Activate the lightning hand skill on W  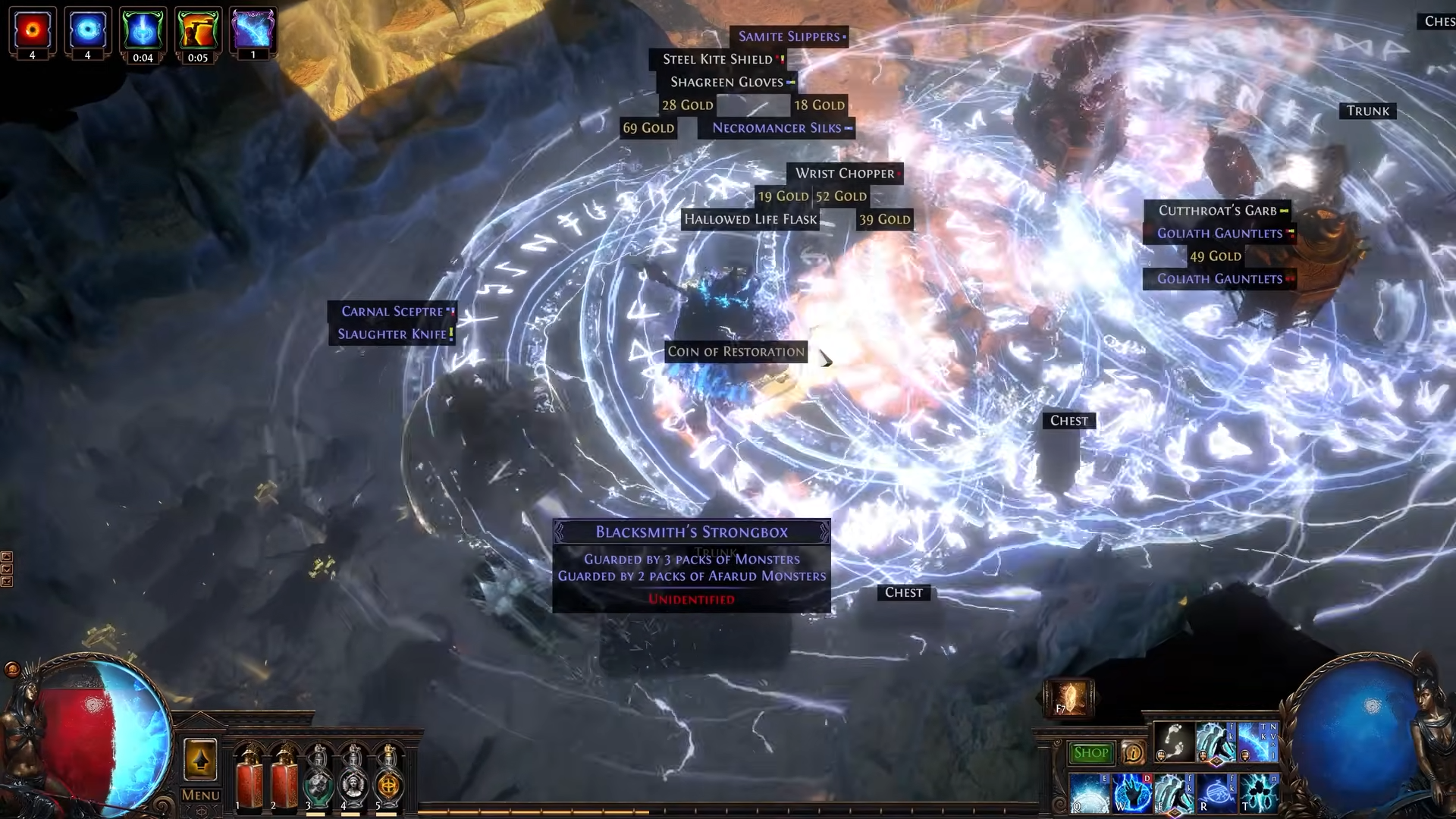[x=1132, y=792]
